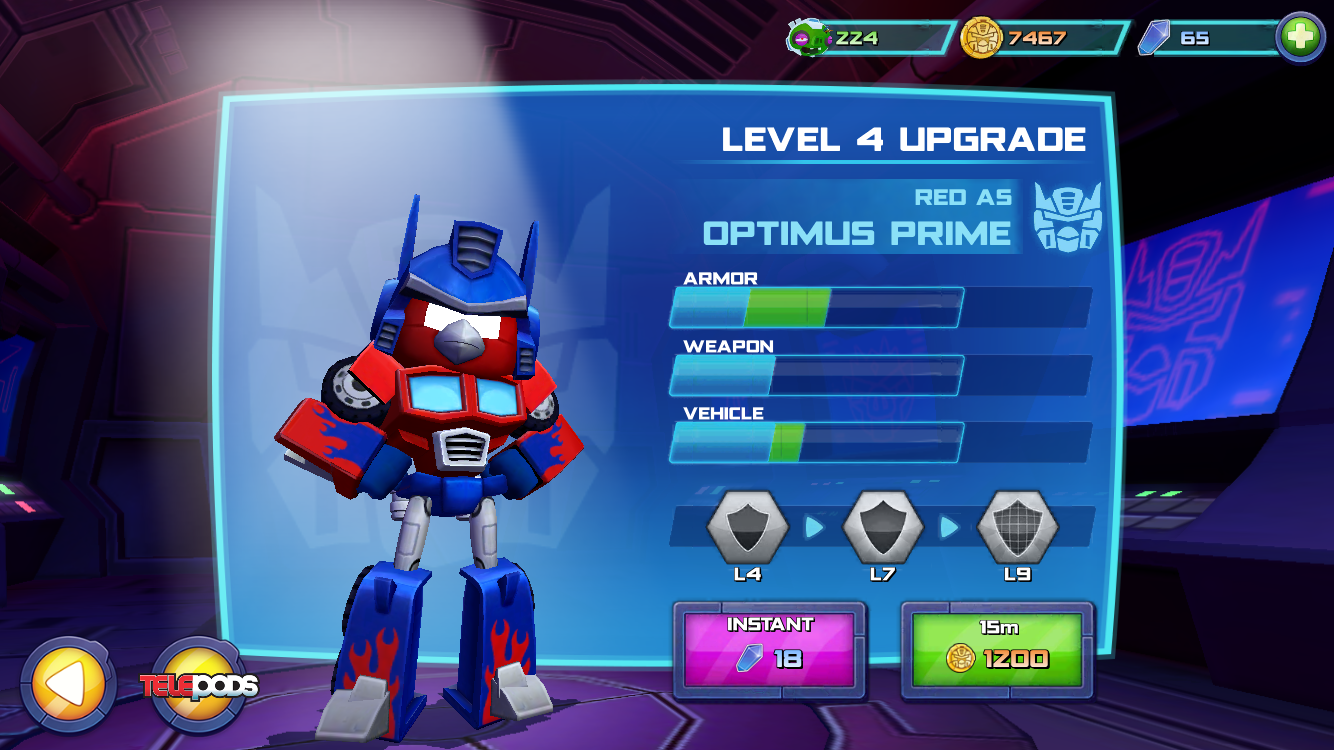Select the L9 armor shield icon

(1017, 527)
